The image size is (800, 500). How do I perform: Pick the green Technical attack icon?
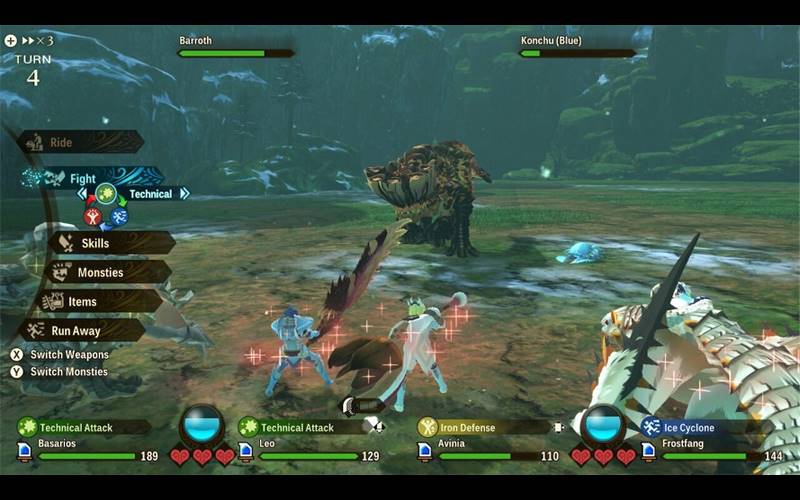point(106,194)
